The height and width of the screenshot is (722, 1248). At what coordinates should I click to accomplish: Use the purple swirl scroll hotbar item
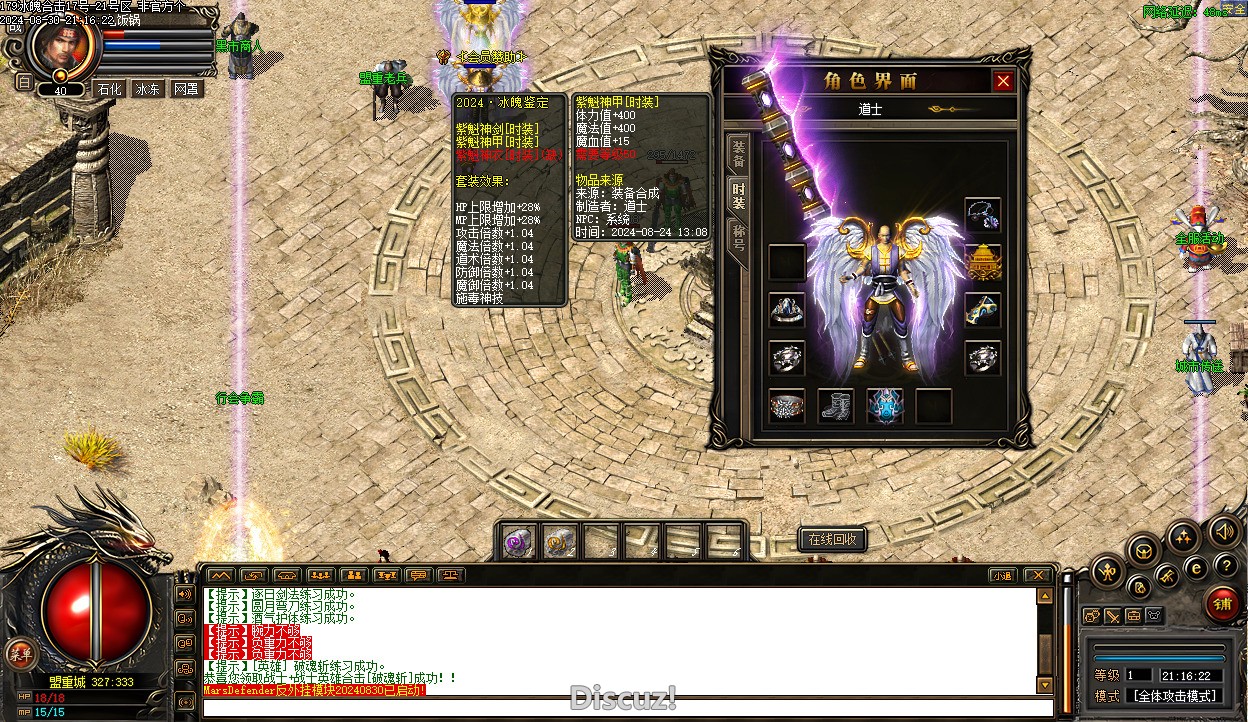[519, 542]
